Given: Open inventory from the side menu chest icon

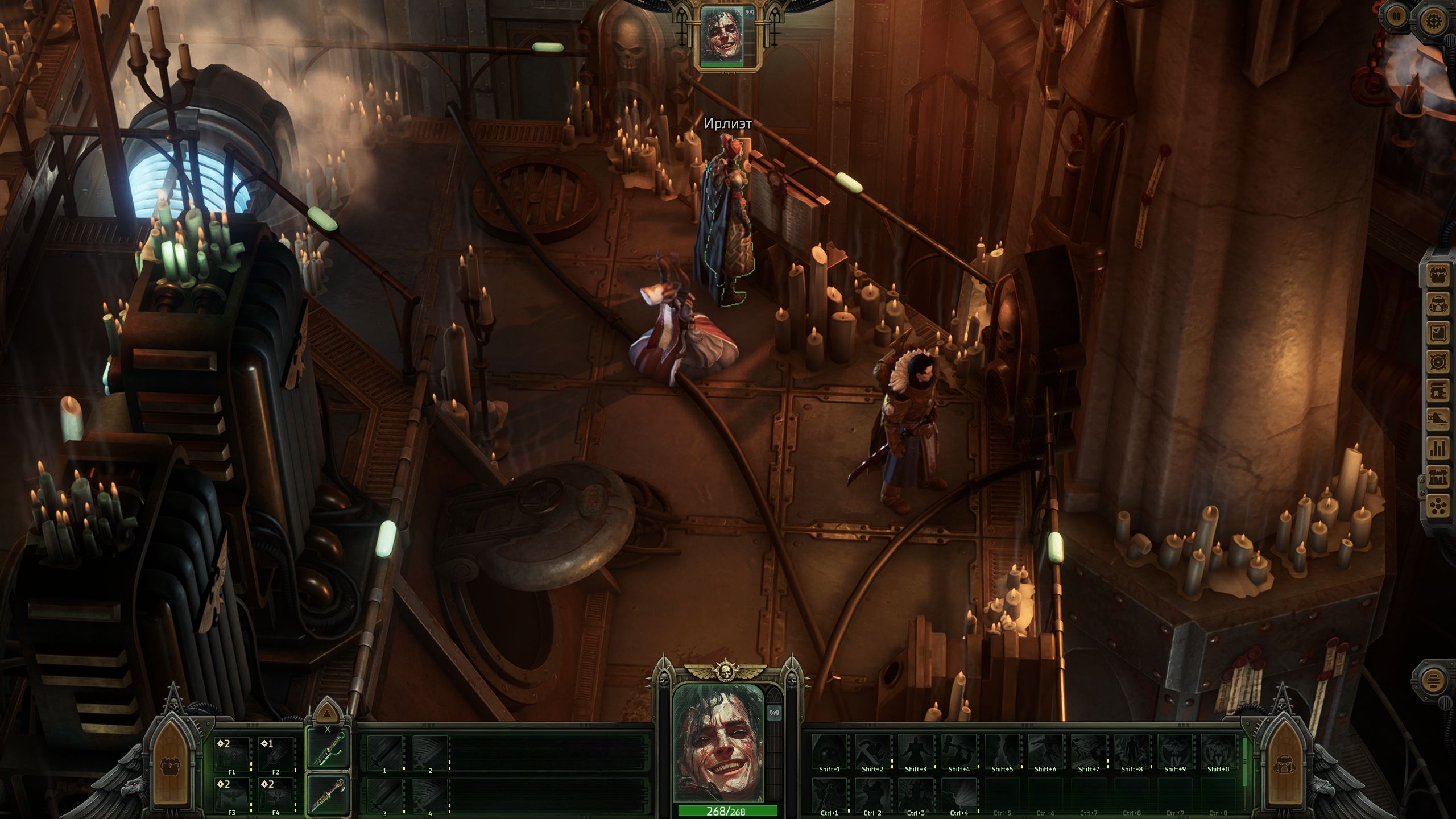Looking at the screenshot, I should point(1438,275).
